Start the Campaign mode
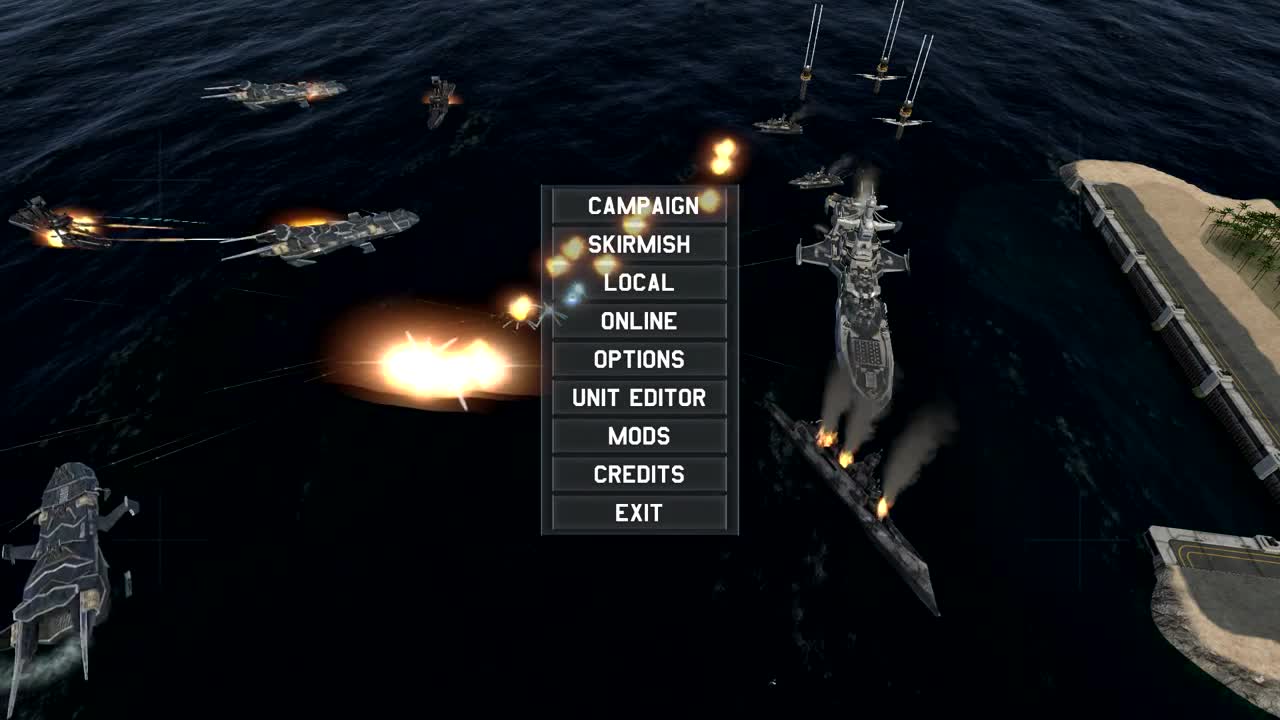 [x=641, y=206]
